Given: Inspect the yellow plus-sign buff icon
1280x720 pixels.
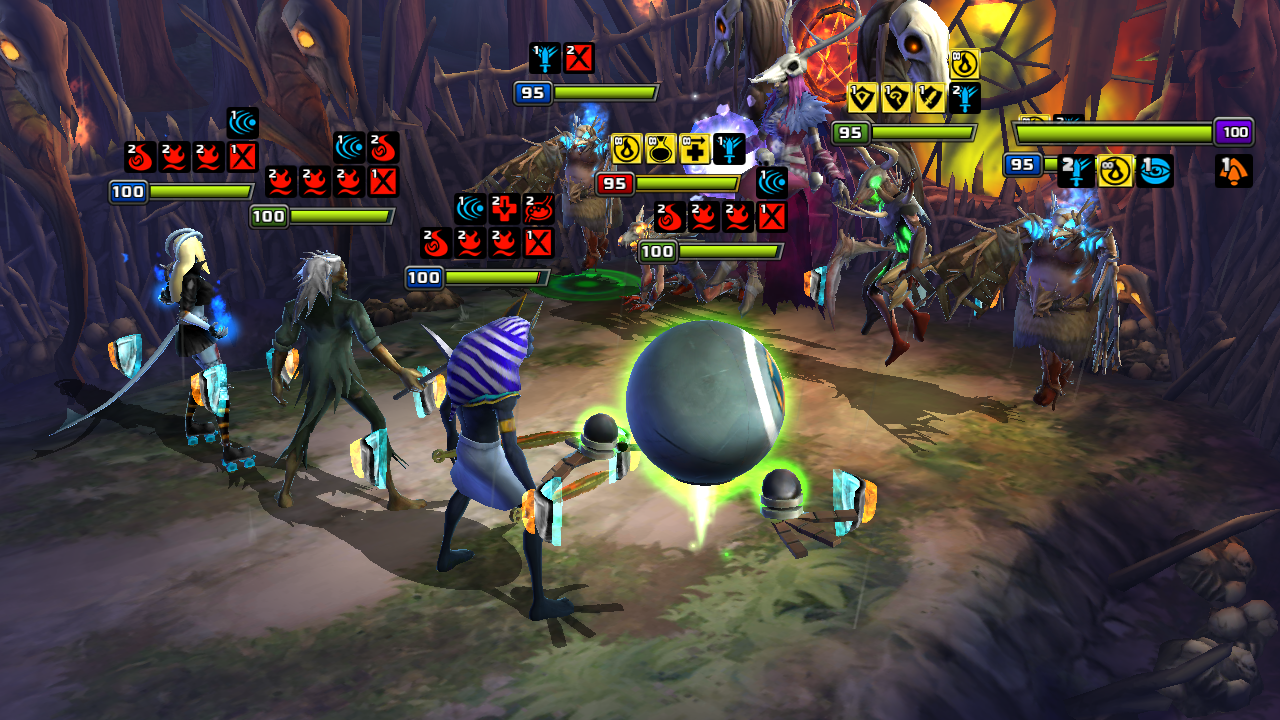Looking at the screenshot, I should [695, 149].
